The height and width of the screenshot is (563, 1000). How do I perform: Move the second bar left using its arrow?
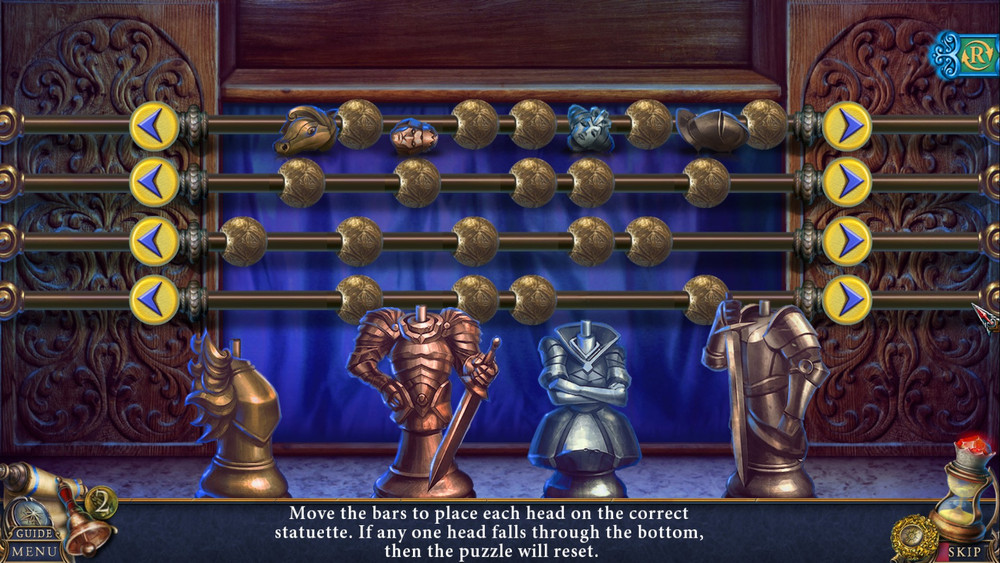154,182
